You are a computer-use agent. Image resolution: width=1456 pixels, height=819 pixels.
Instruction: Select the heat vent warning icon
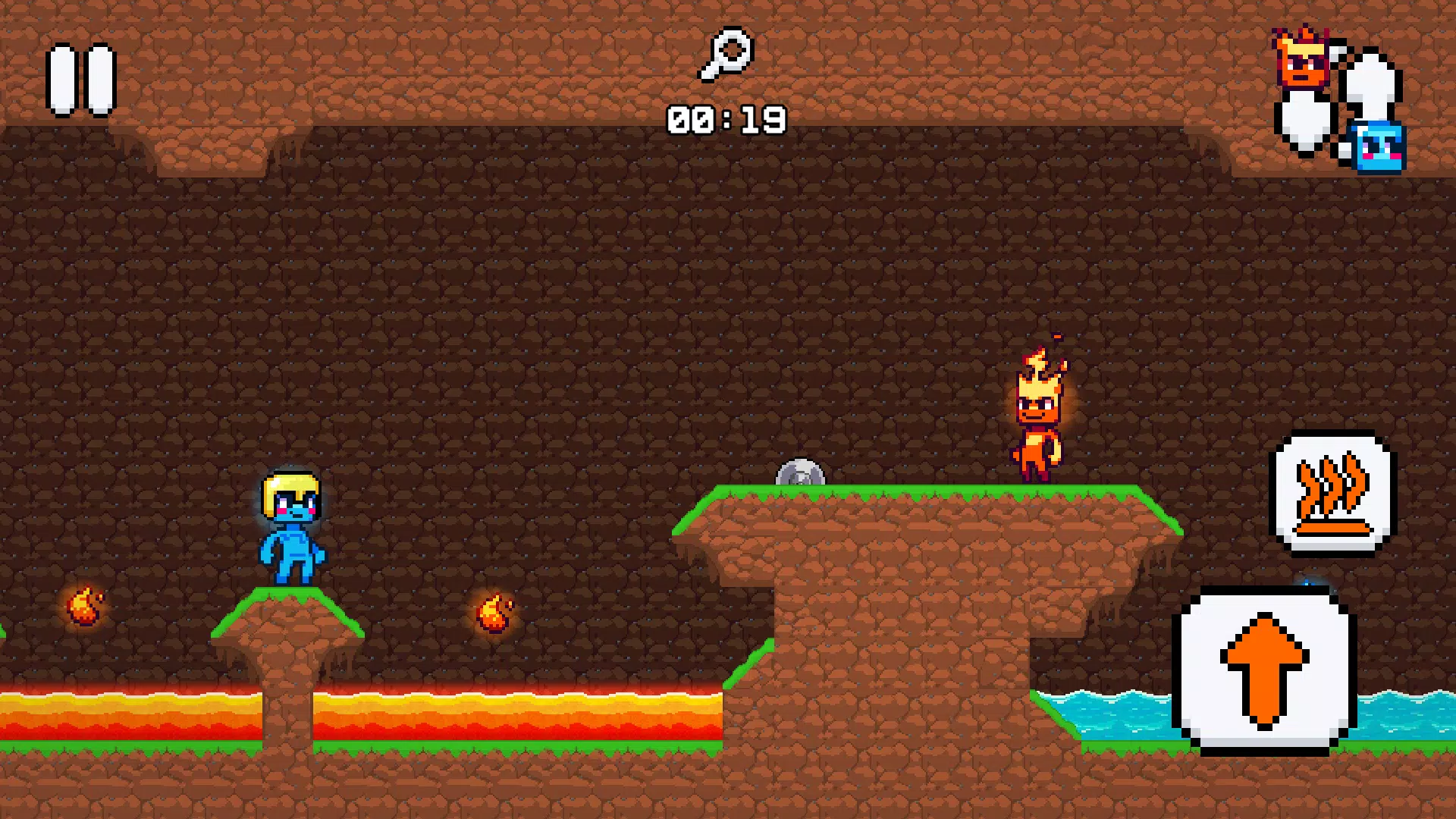pyautogui.click(x=1332, y=493)
